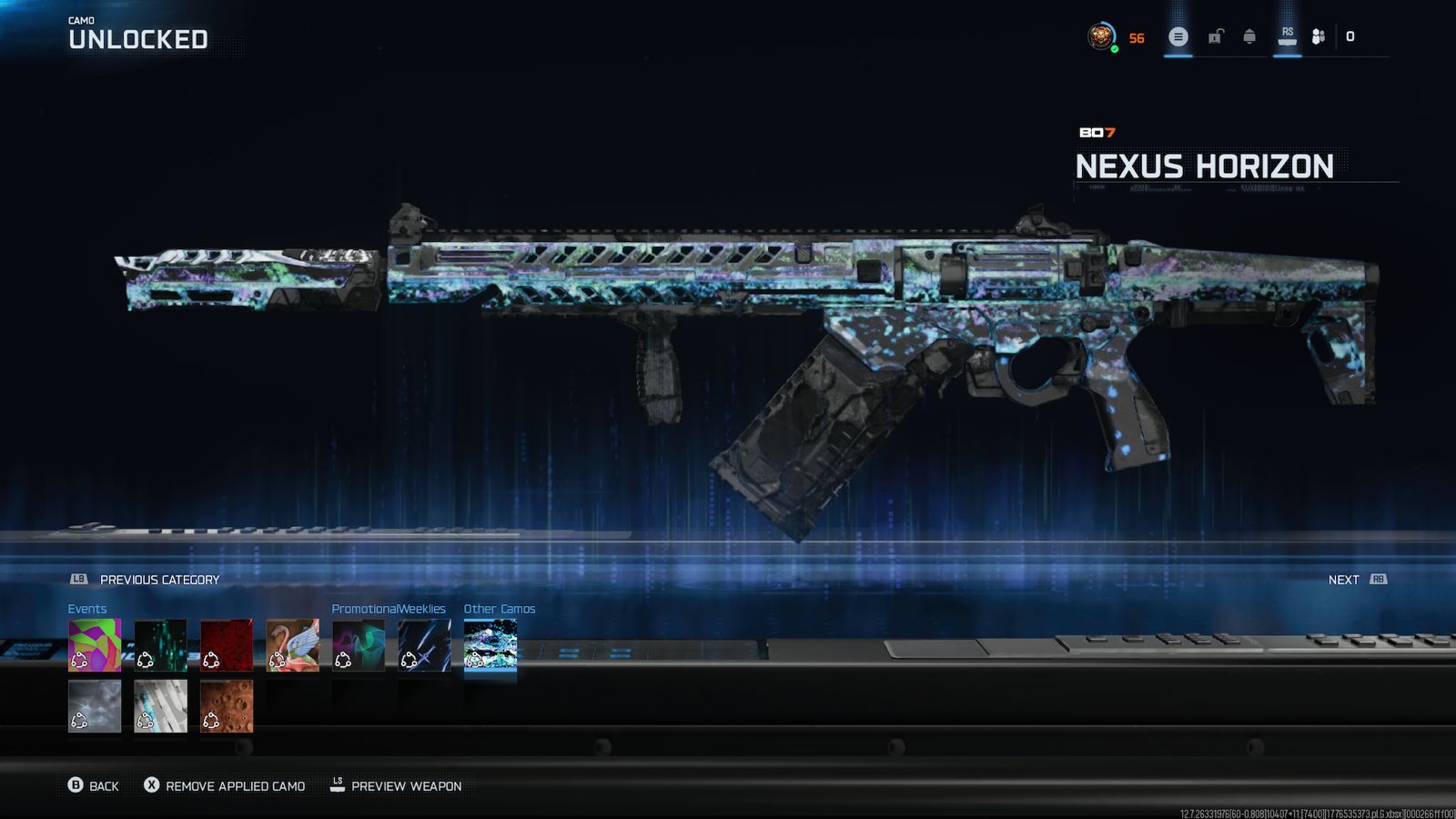Viewport: 1456px width, 819px height.
Task: Select the green and magenta geometric camo
Action: tap(95, 645)
